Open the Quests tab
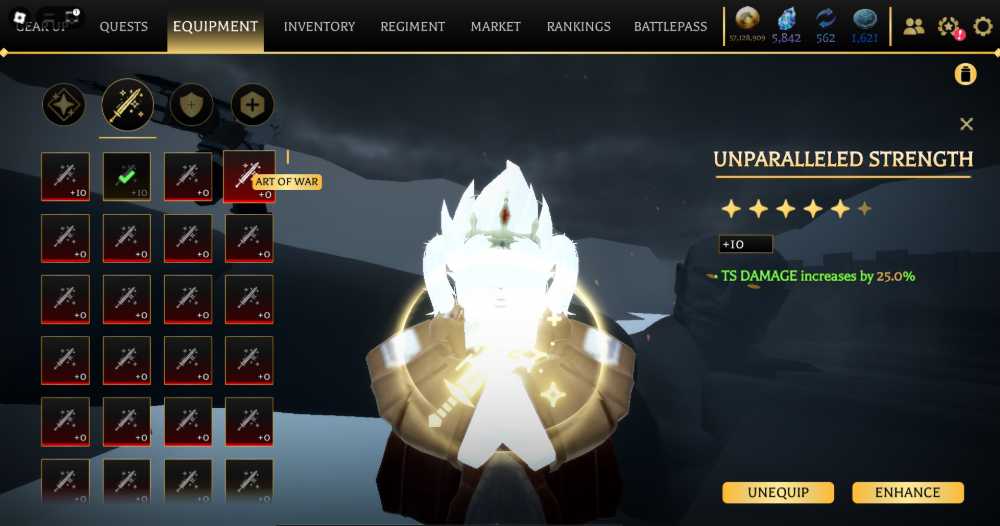The height and width of the screenshot is (526, 1000). (x=124, y=27)
